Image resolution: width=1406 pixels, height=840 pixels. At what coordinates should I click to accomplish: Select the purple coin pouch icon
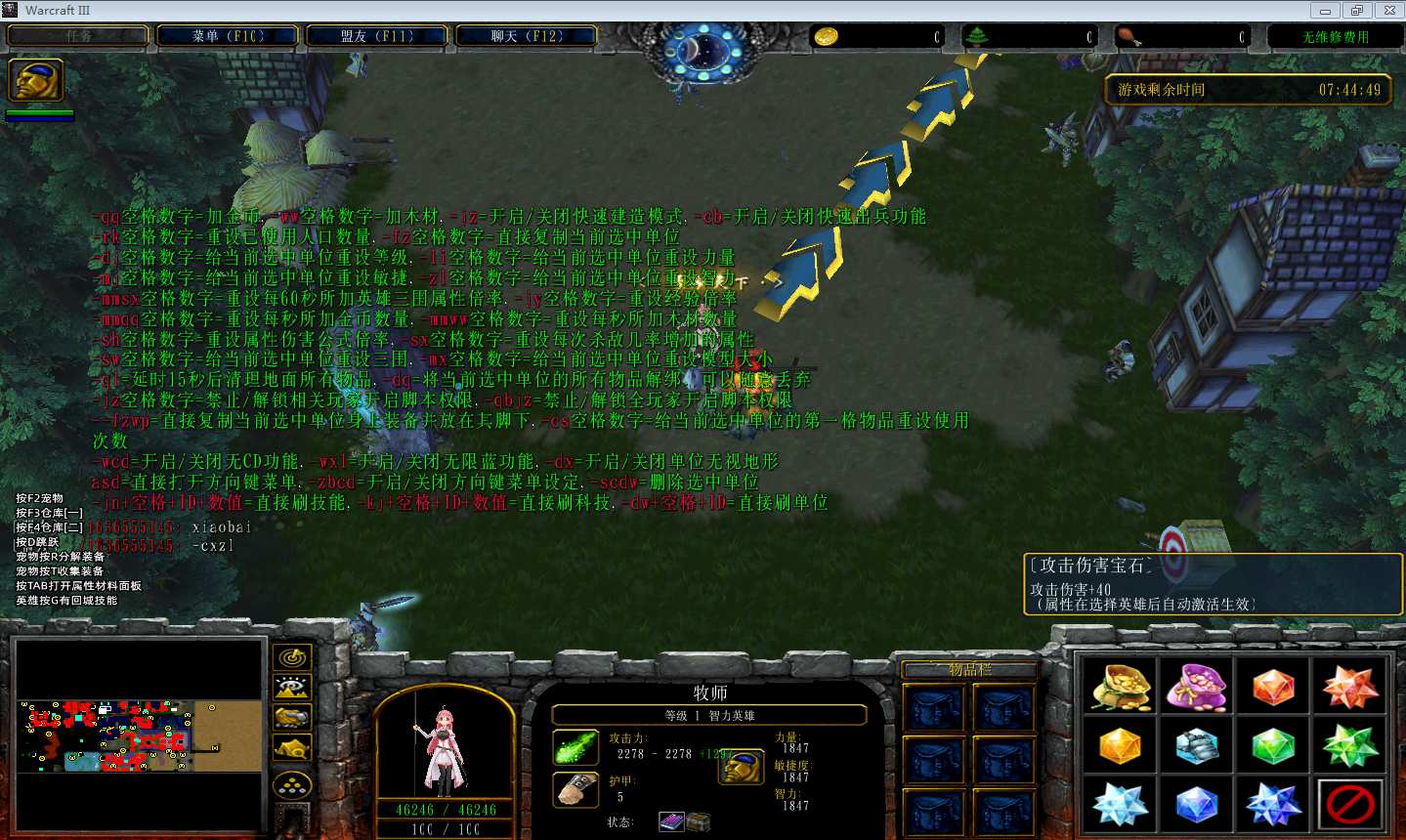click(x=1196, y=687)
